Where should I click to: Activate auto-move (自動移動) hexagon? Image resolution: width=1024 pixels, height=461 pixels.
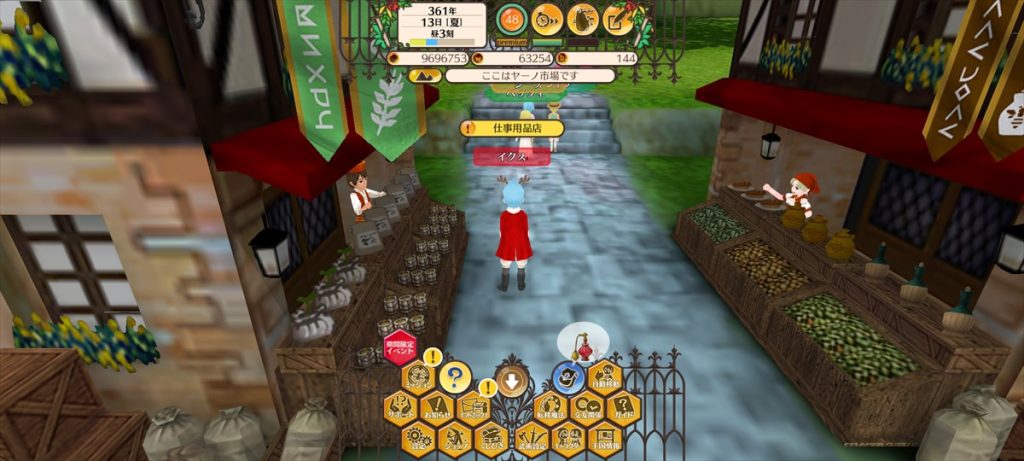pyautogui.click(x=604, y=377)
